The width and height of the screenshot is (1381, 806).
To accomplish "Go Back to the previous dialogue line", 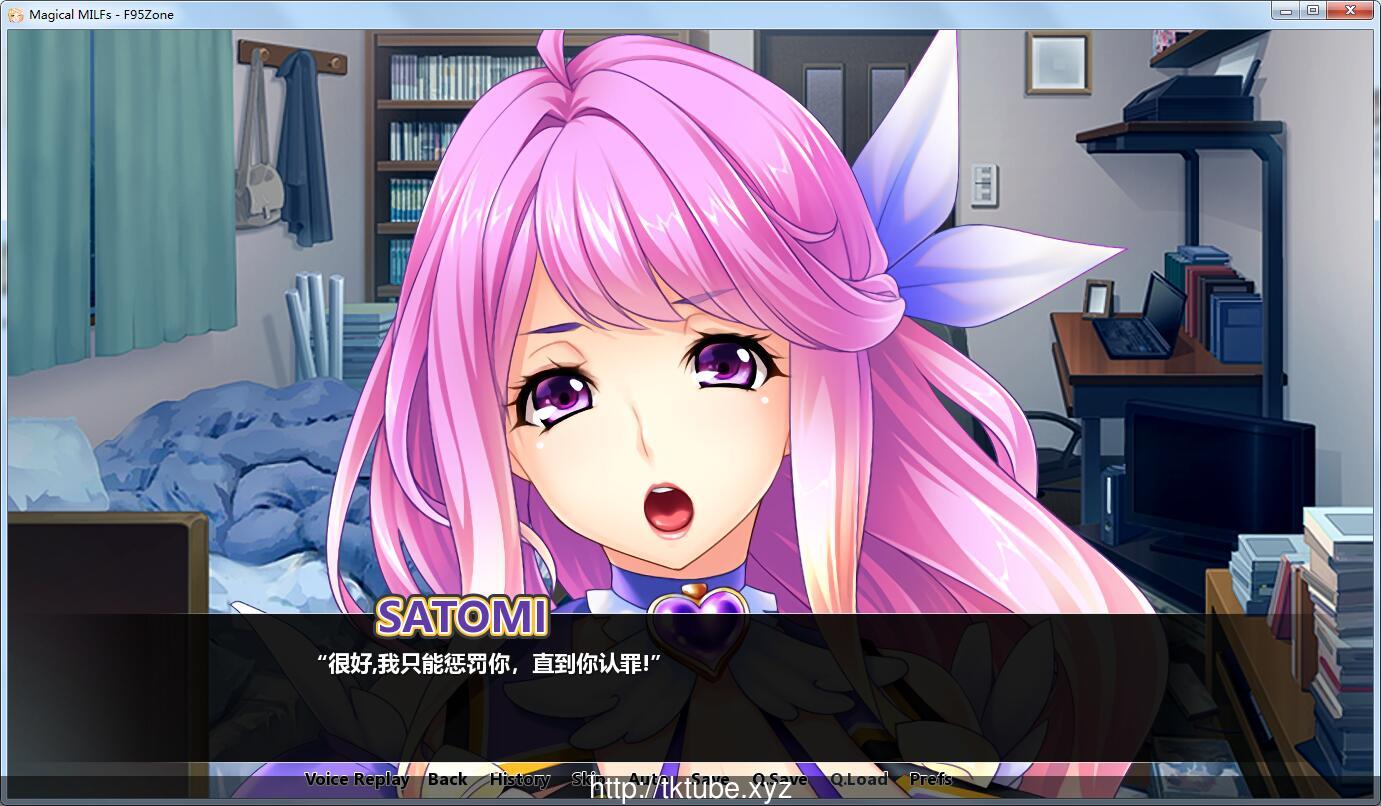I will [x=446, y=779].
